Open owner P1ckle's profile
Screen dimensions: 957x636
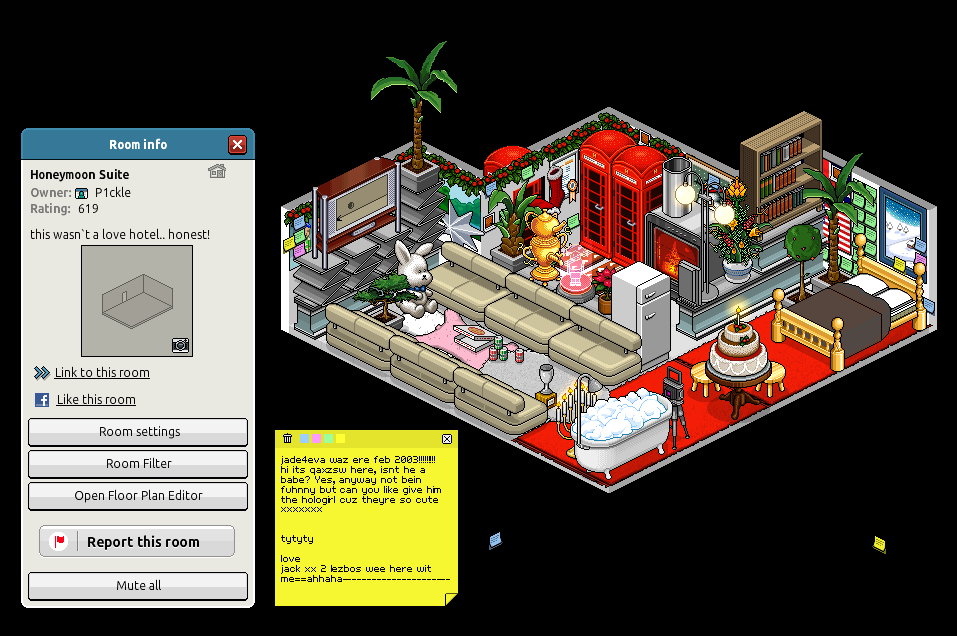point(112,193)
